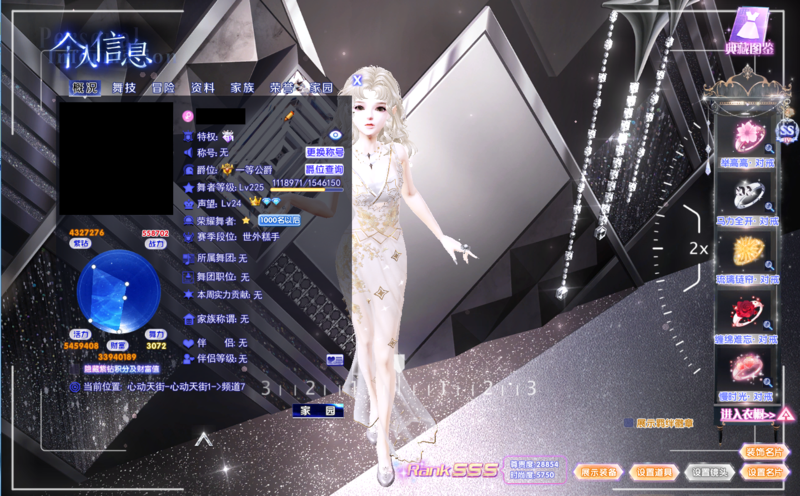Viewport: 800px width, 496px height.
Task: Enter the wardrobe via 进入衣橱
Action: [x=754, y=414]
